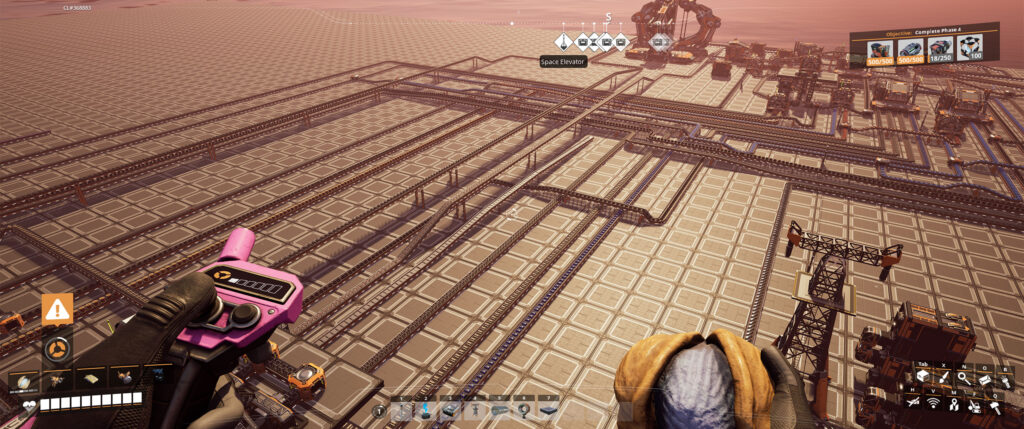This screenshot has height=429, width=1024.
Task: Open the build menu cube icon
Action: click(x=922, y=377)
